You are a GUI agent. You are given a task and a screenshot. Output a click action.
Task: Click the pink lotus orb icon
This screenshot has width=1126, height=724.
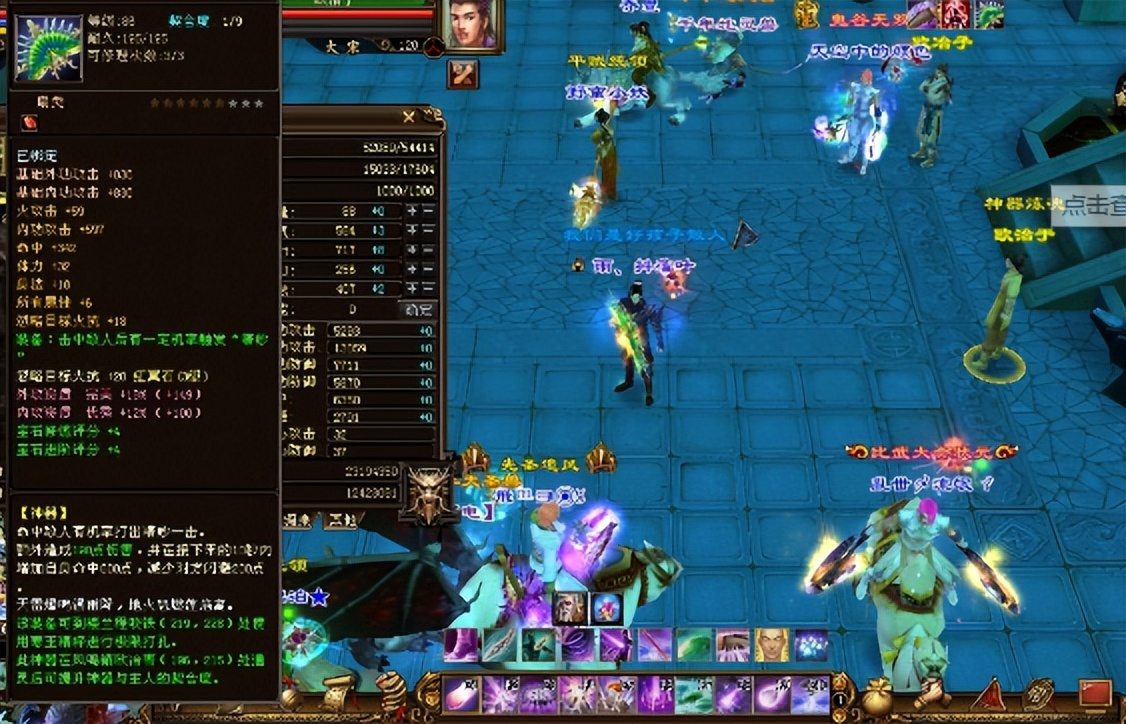point(606,608)
